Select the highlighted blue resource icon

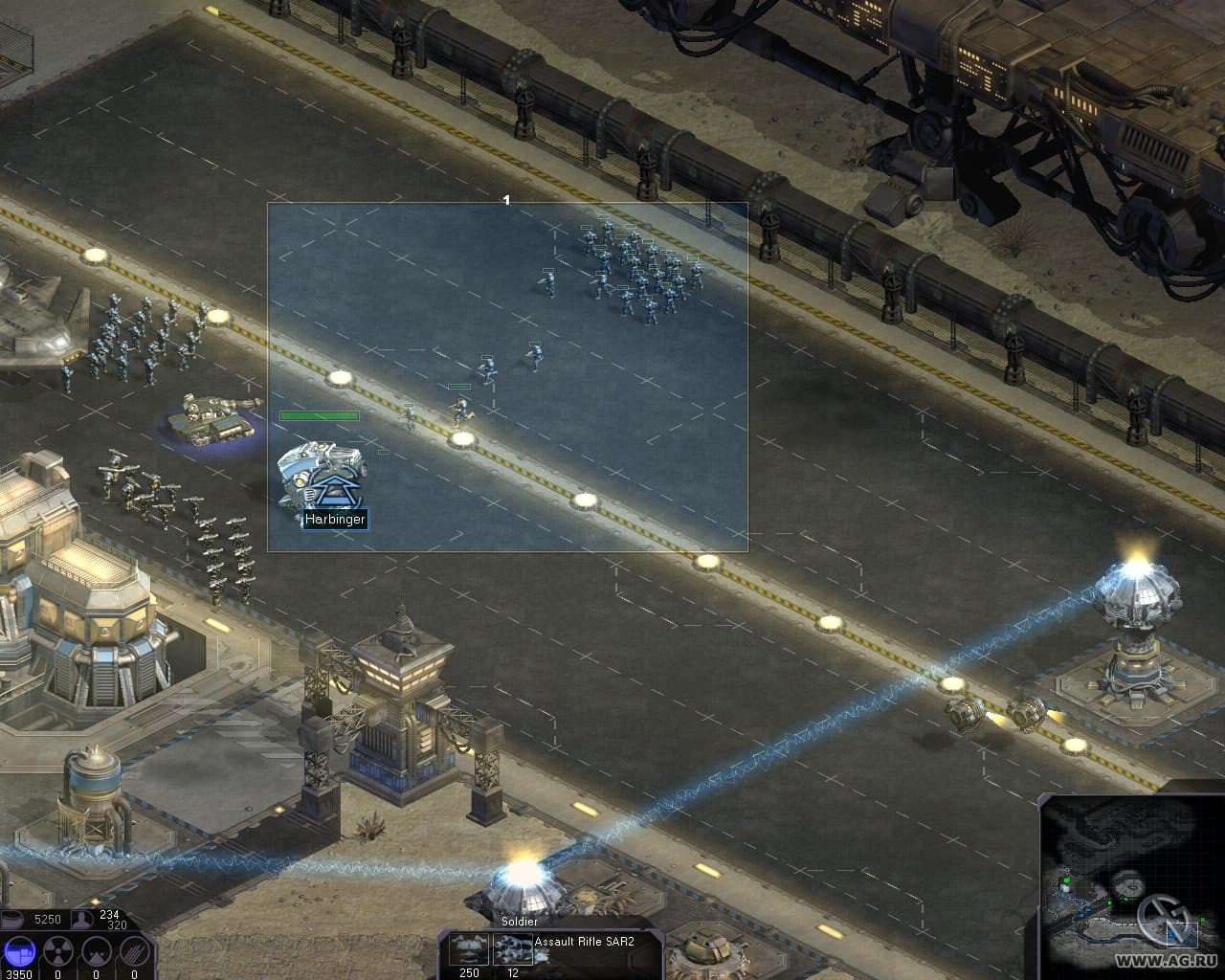pos(20,951)
